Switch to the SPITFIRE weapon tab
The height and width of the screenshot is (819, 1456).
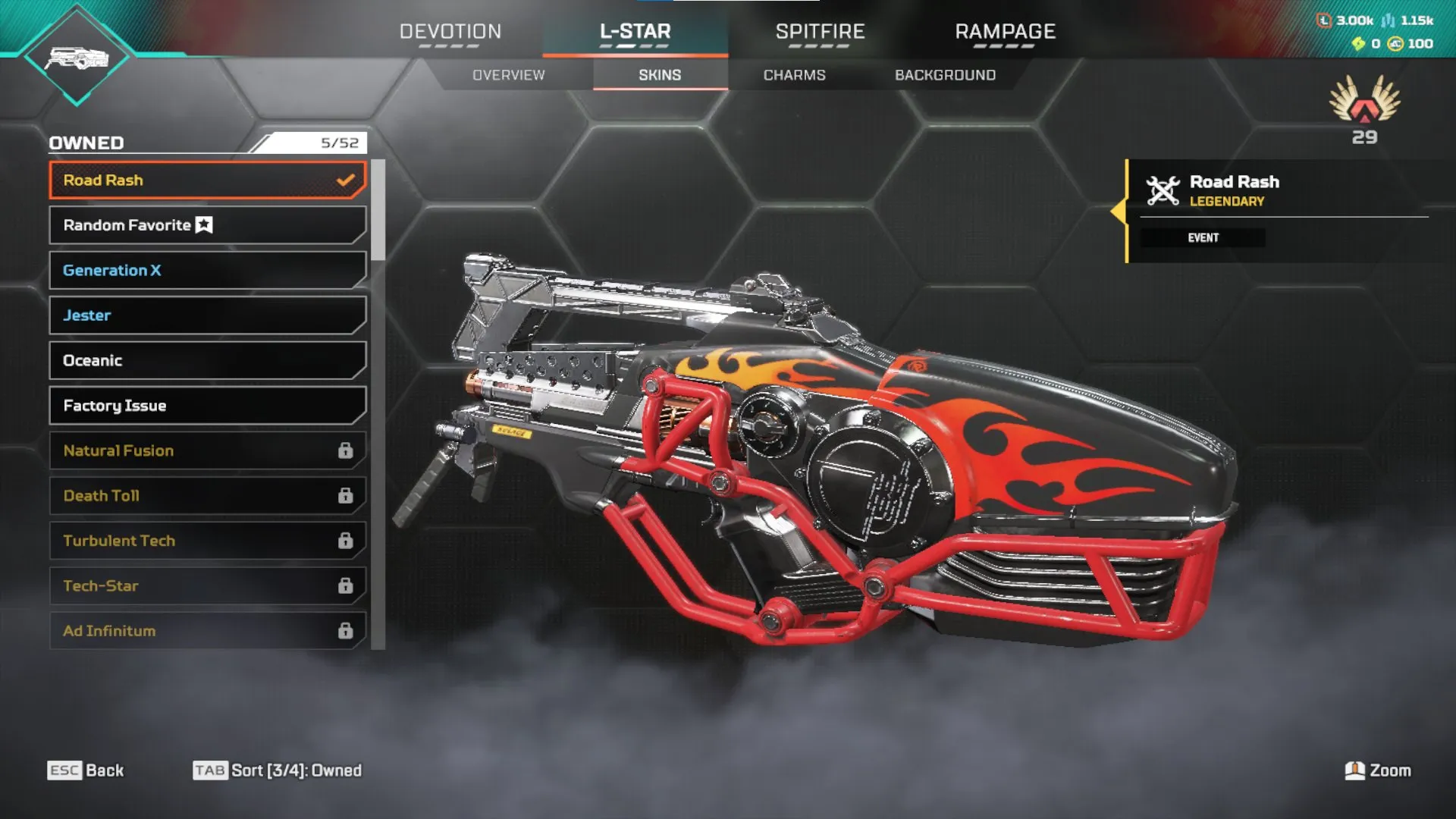[820, 32]
